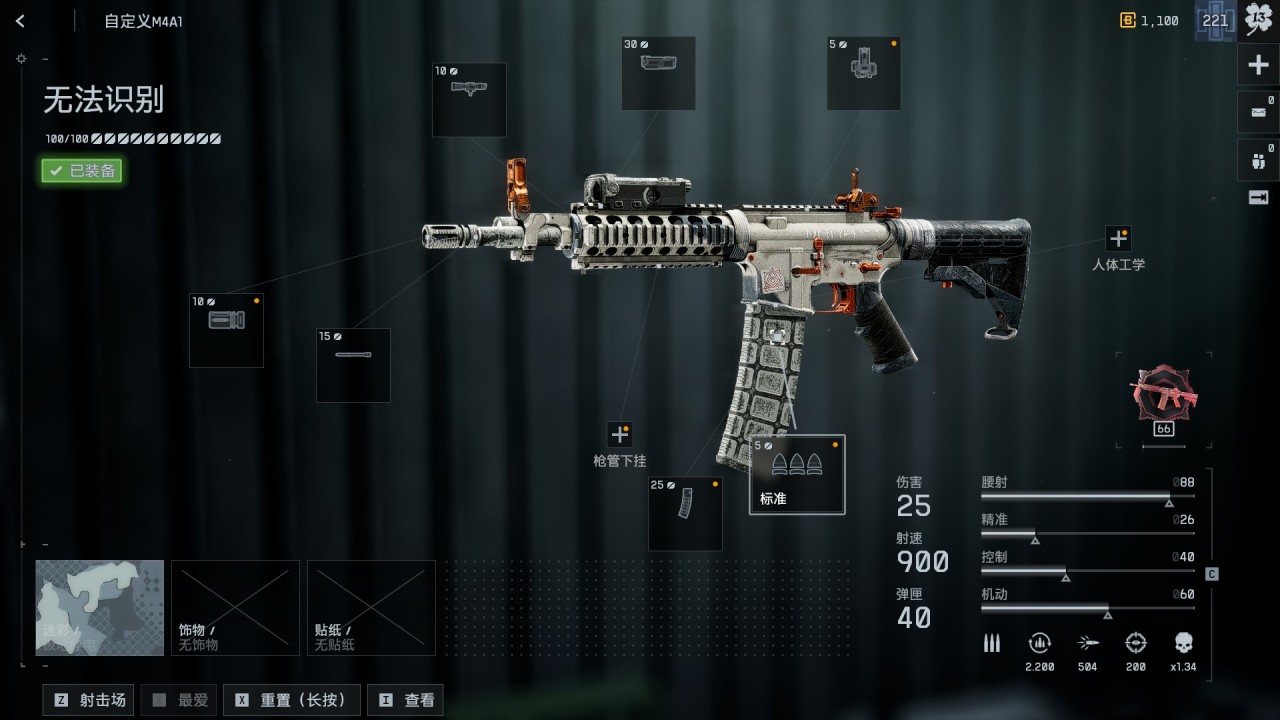Toggle the 已装备 equipped button
This screenshot has height=720, width=1280.
tap(82, 171)
